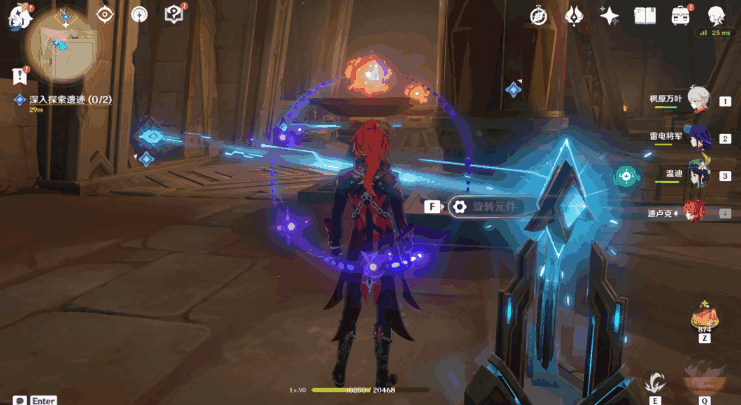Open the backpack inventory icon
Screen dimensions: 741x405
click(681, 15)
